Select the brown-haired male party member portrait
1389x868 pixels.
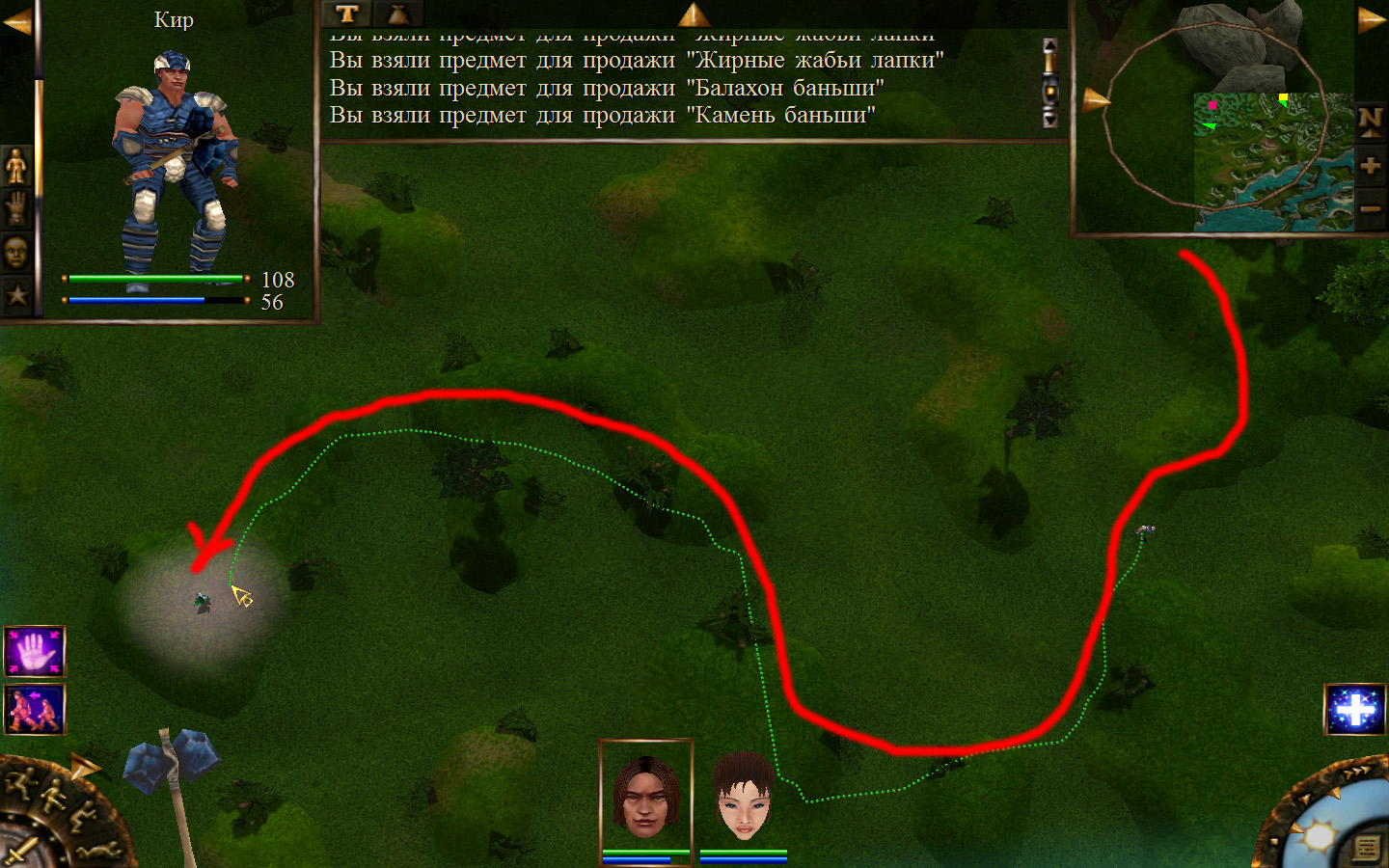(646, 796)
